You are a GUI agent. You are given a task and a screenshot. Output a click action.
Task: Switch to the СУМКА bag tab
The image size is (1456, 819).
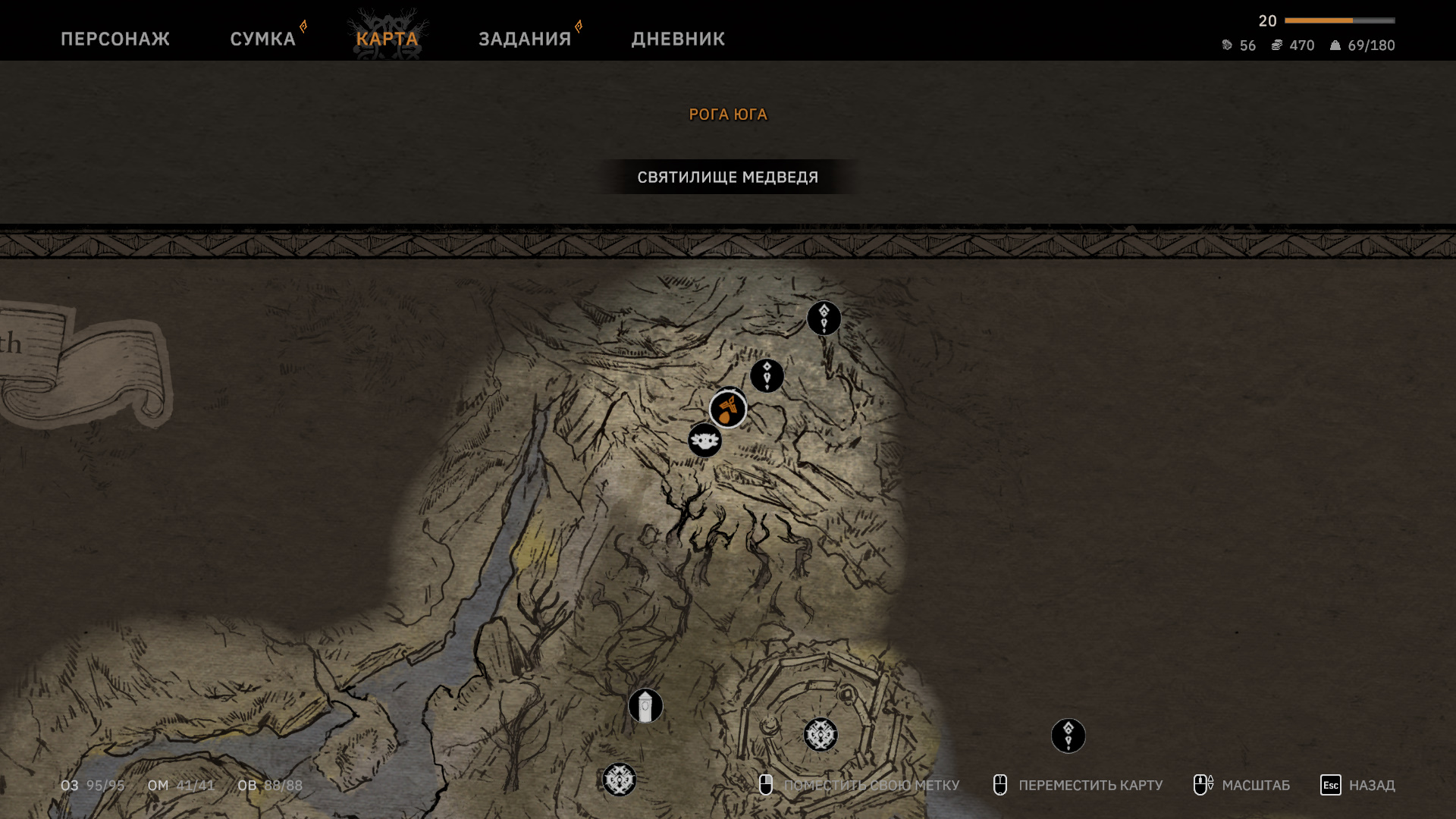(262, 39)
